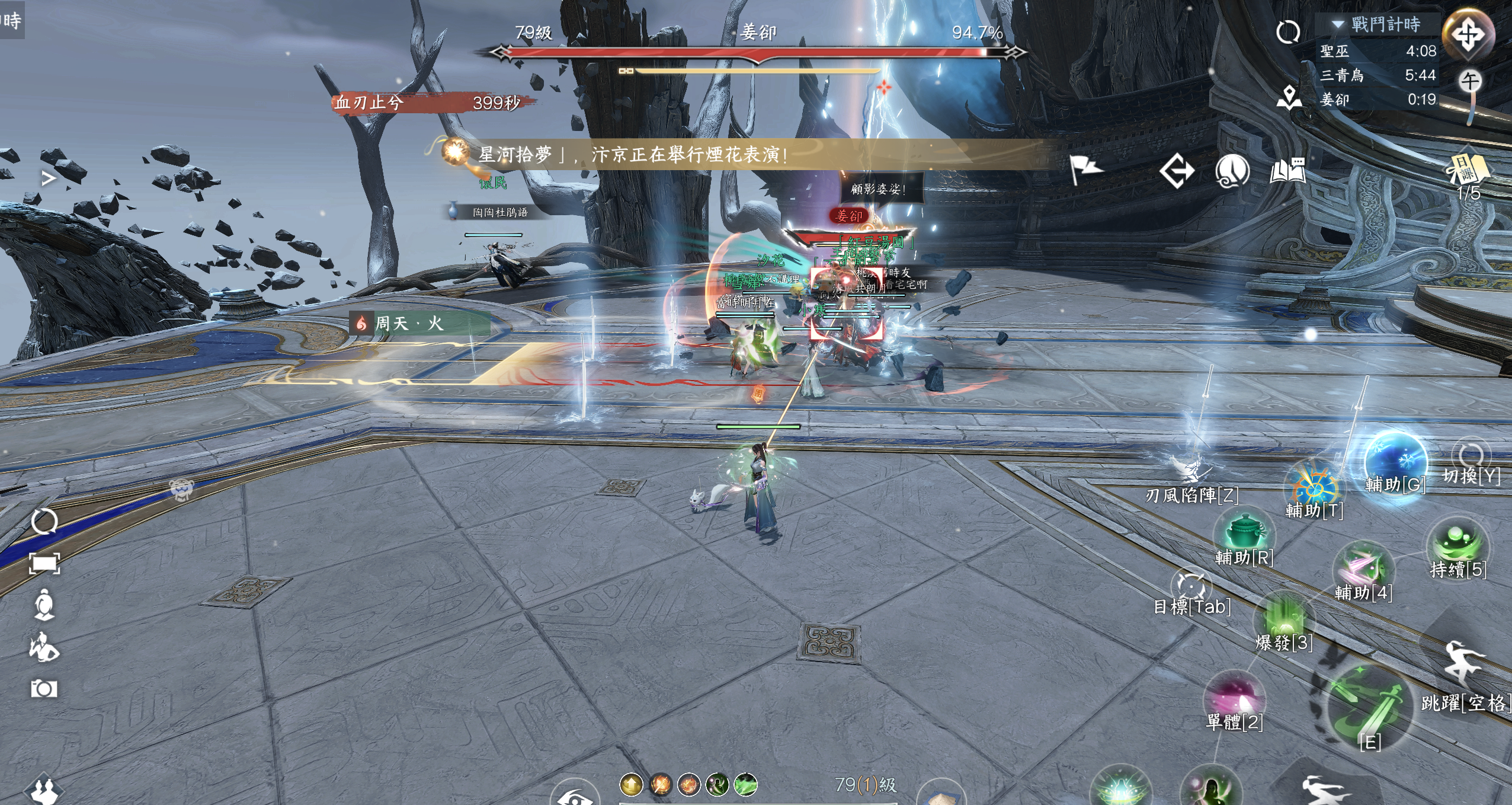Cast the 爆發 [3] burst skill
This screenshot has height=805, width=1512.
(x=1283, y=619)
